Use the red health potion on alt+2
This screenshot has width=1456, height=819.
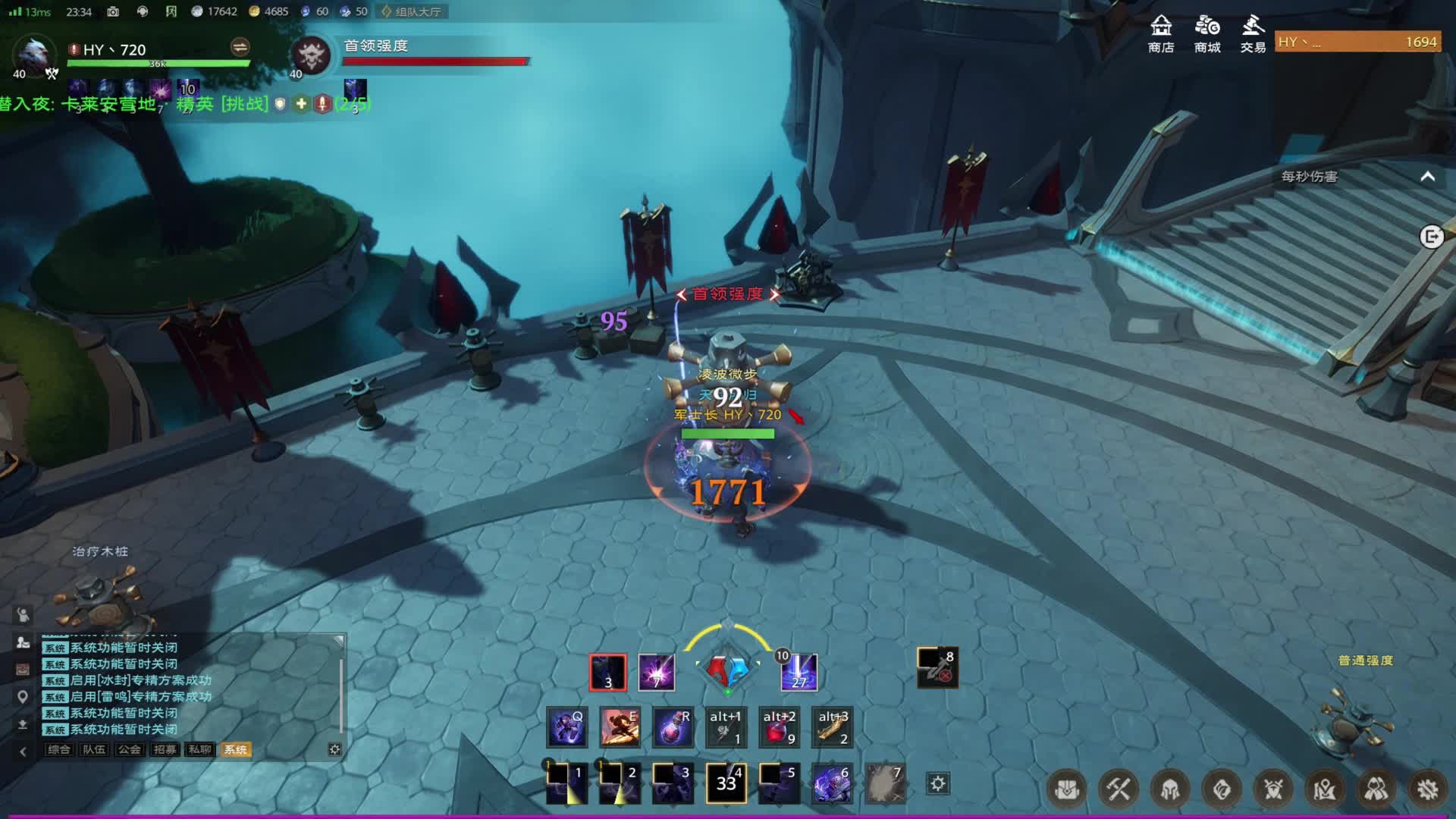[779, 727]
